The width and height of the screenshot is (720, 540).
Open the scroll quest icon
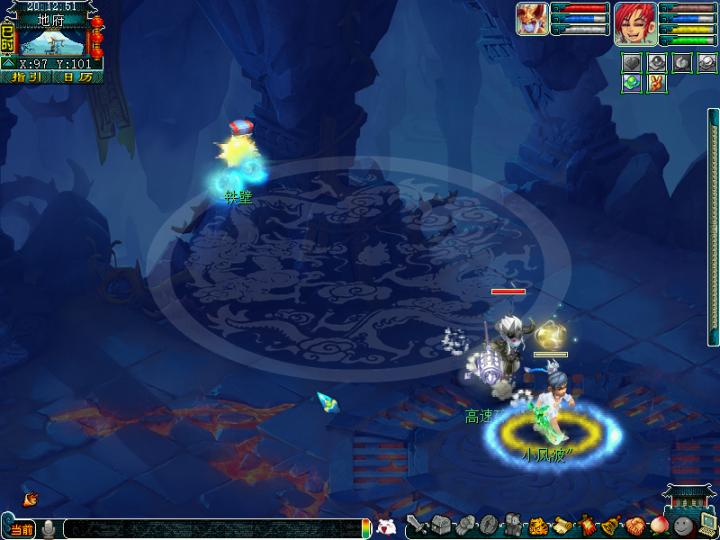click(x=562, y=525)
